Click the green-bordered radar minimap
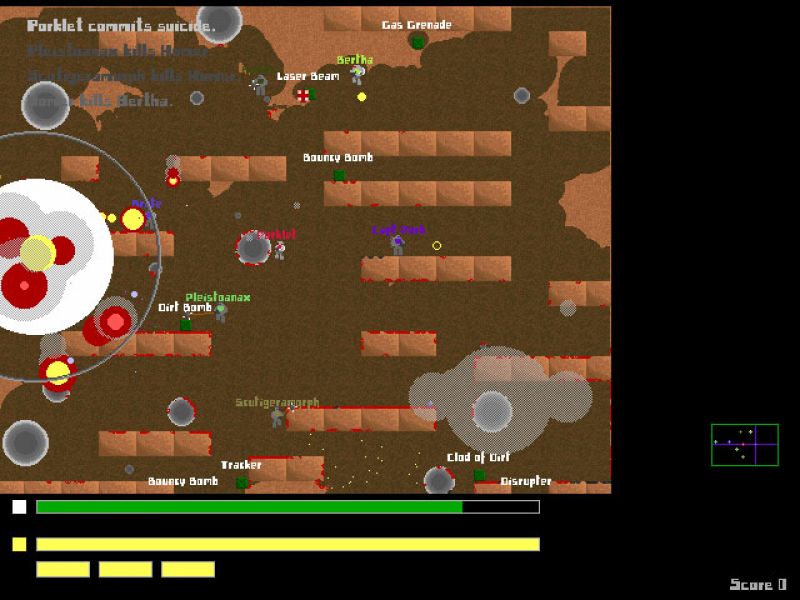This screenshot has width=800, height=600. (744, 444)
